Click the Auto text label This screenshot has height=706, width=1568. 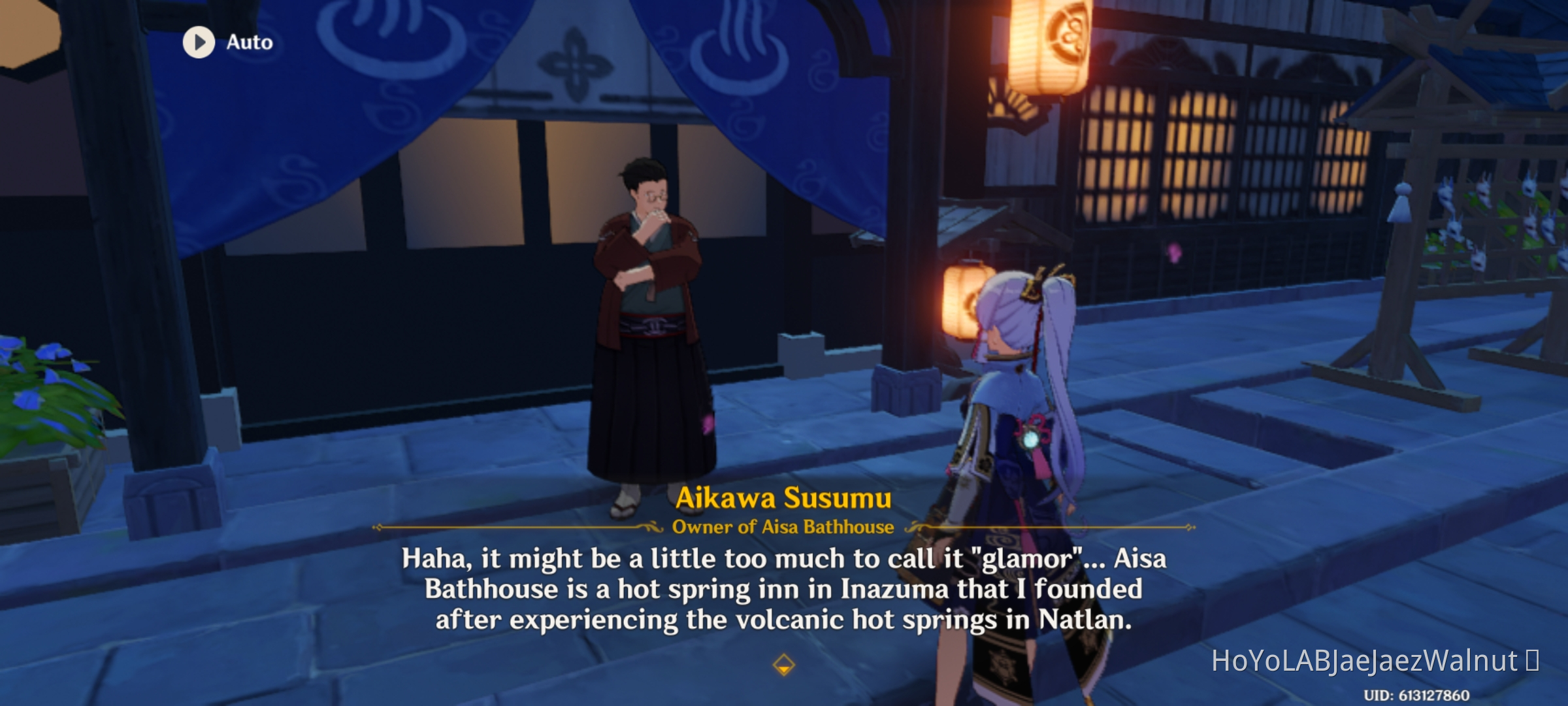248,42
